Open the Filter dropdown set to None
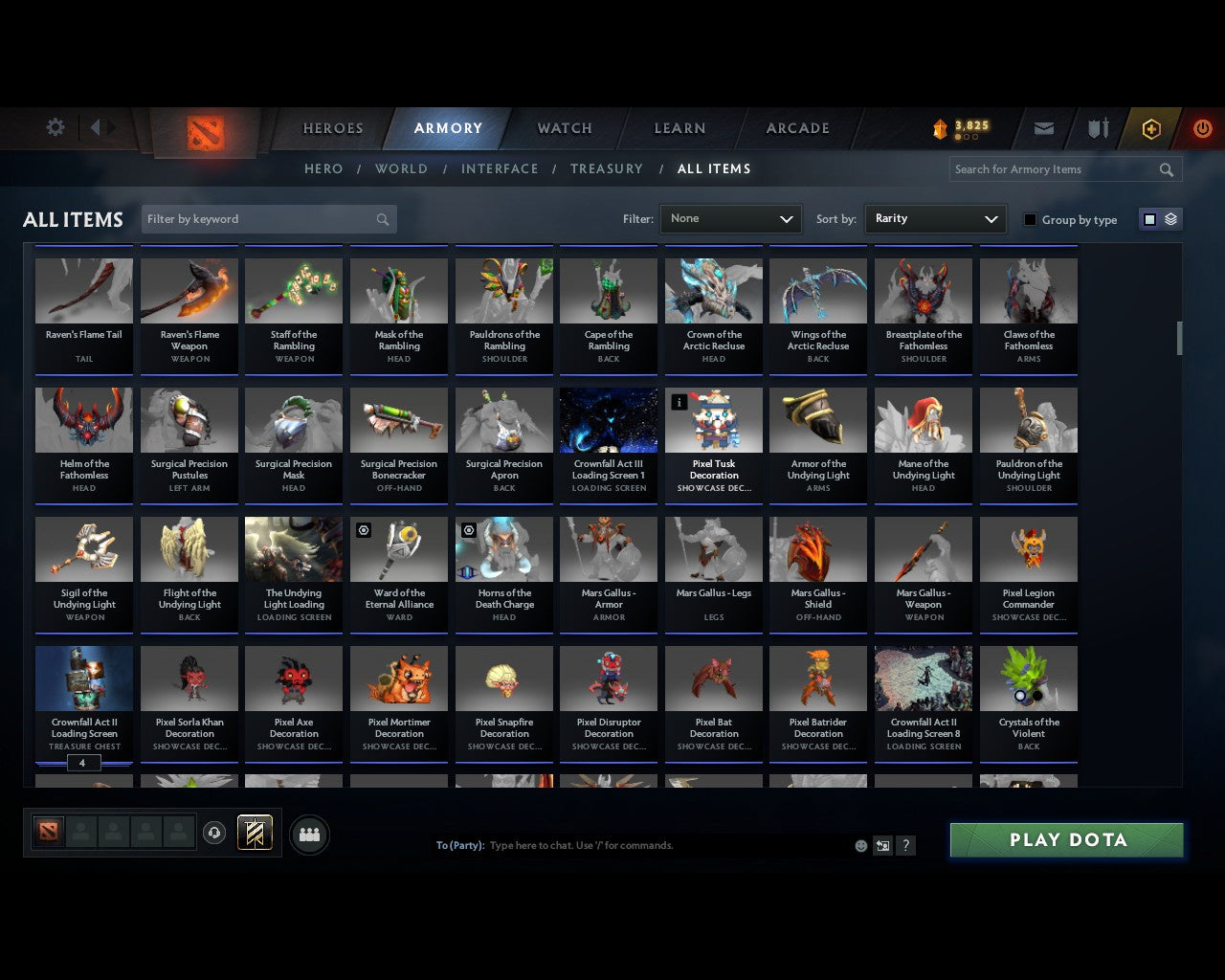 coord(730,218)
